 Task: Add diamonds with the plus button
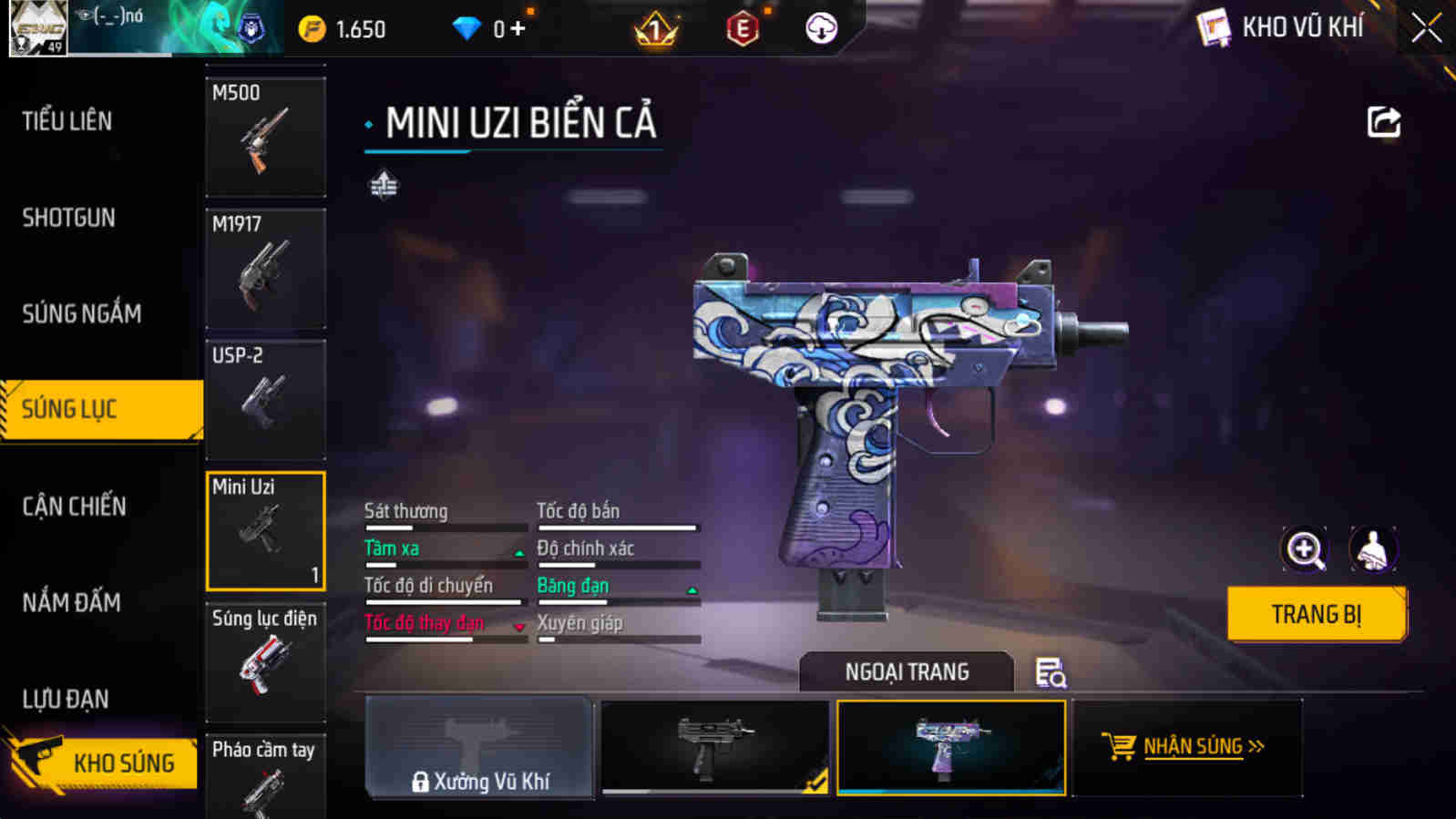(x=518, y=29)
